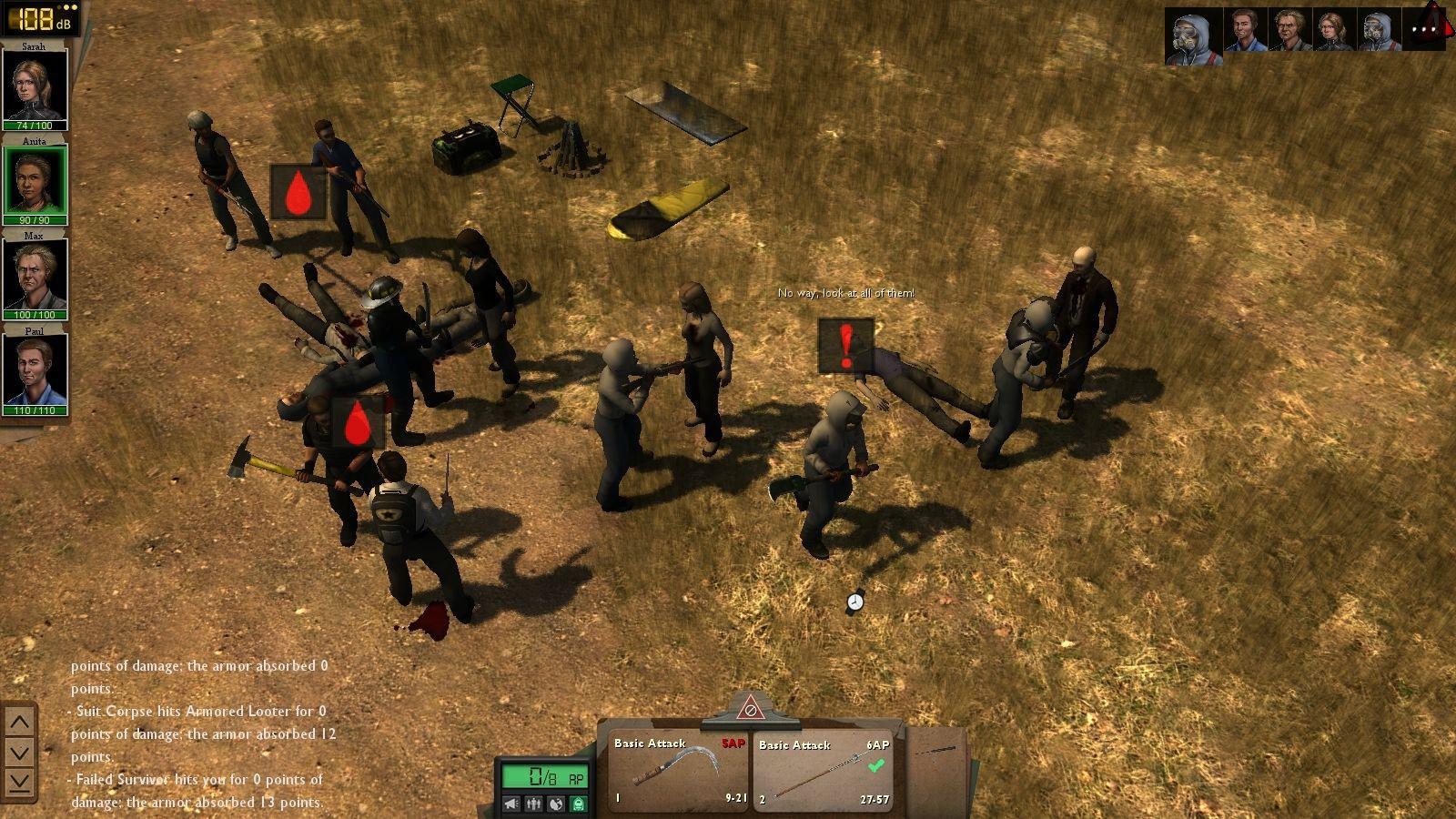Select the party members icon
This screenshot has height=819, width=1456.
pos(533,804)
